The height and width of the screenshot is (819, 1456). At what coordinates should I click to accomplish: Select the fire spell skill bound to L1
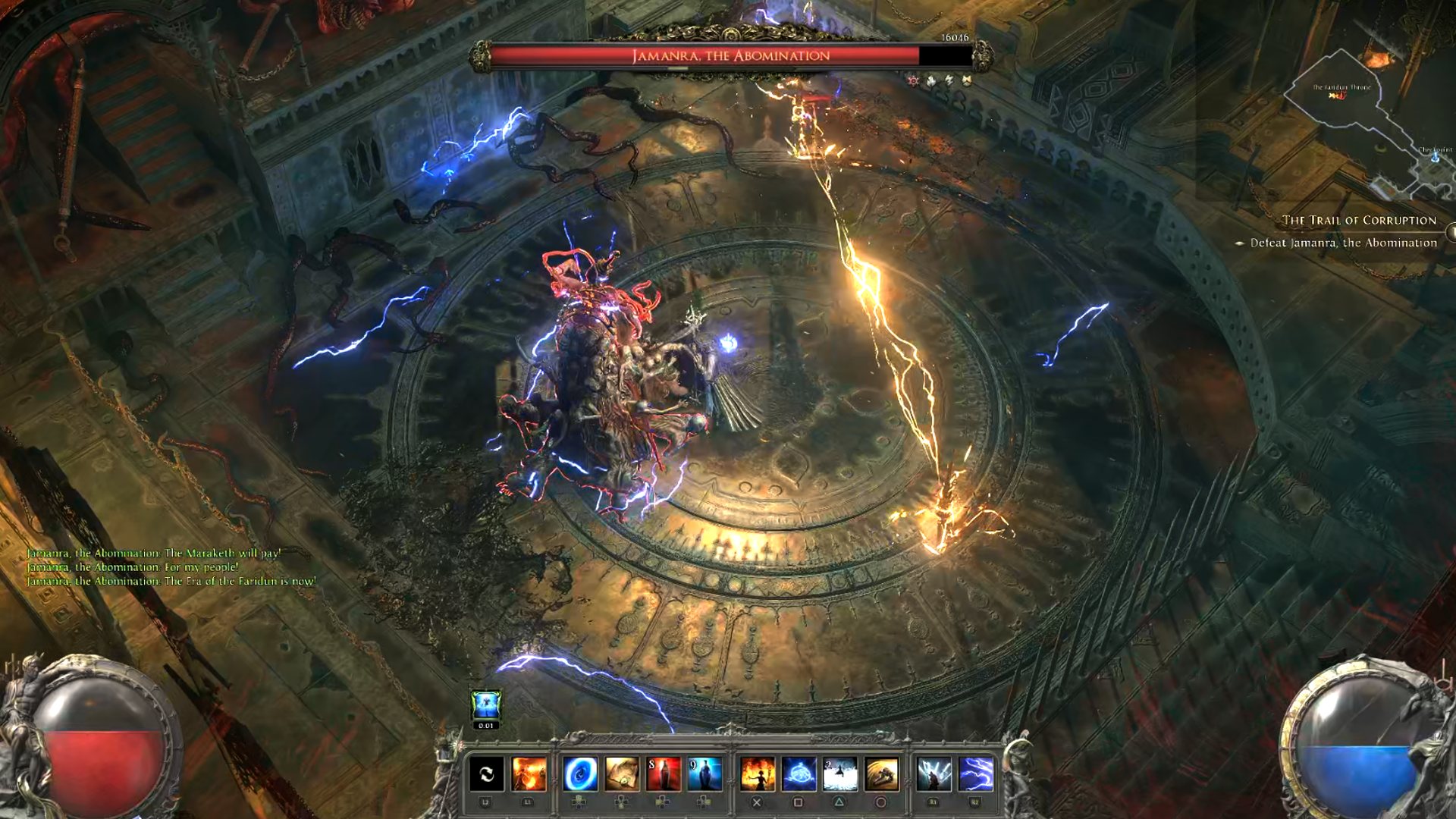click(x=527, y=772)
